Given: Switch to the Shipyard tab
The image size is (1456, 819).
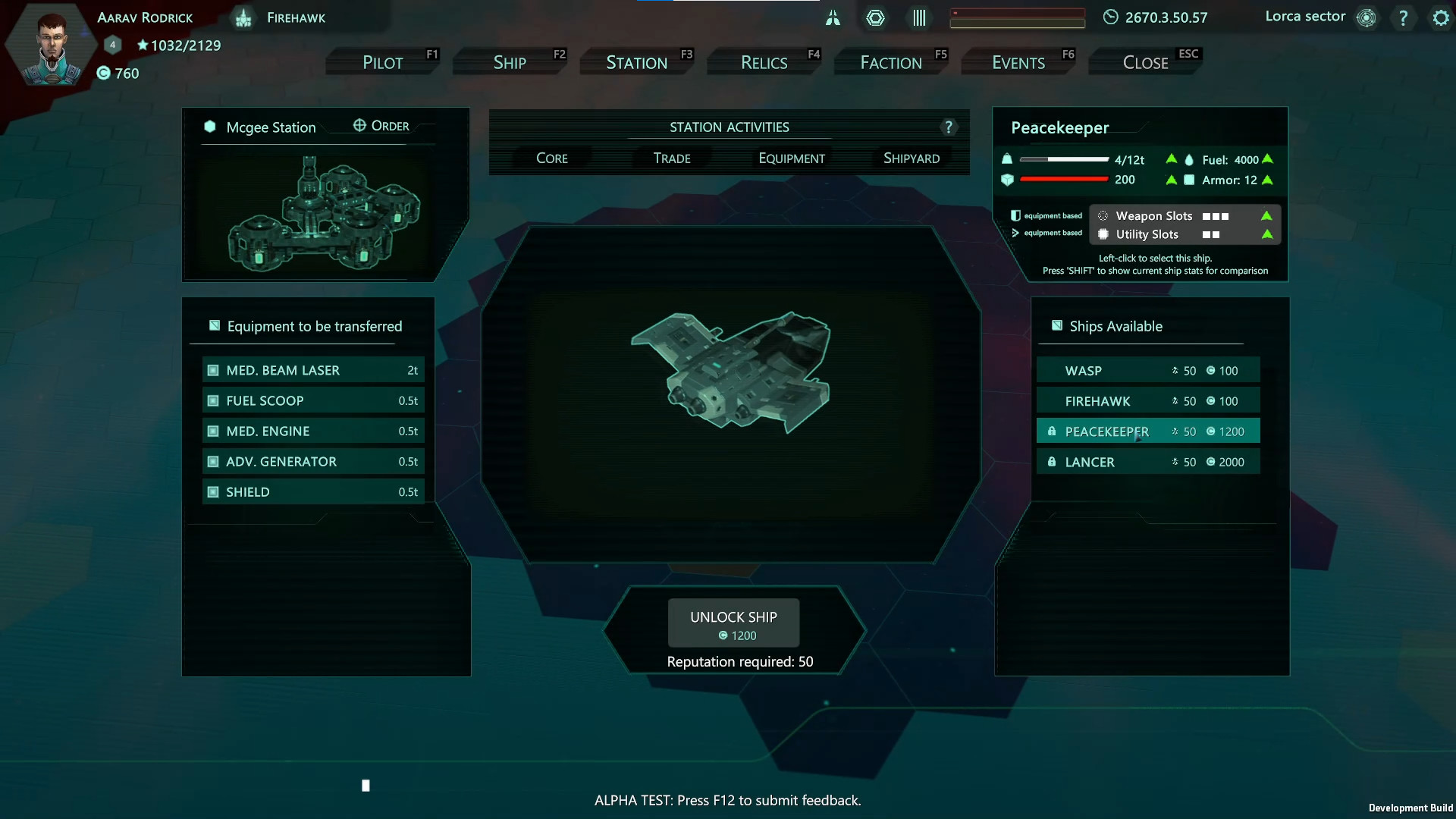Looking at the screenshot, I should [911, 158].
